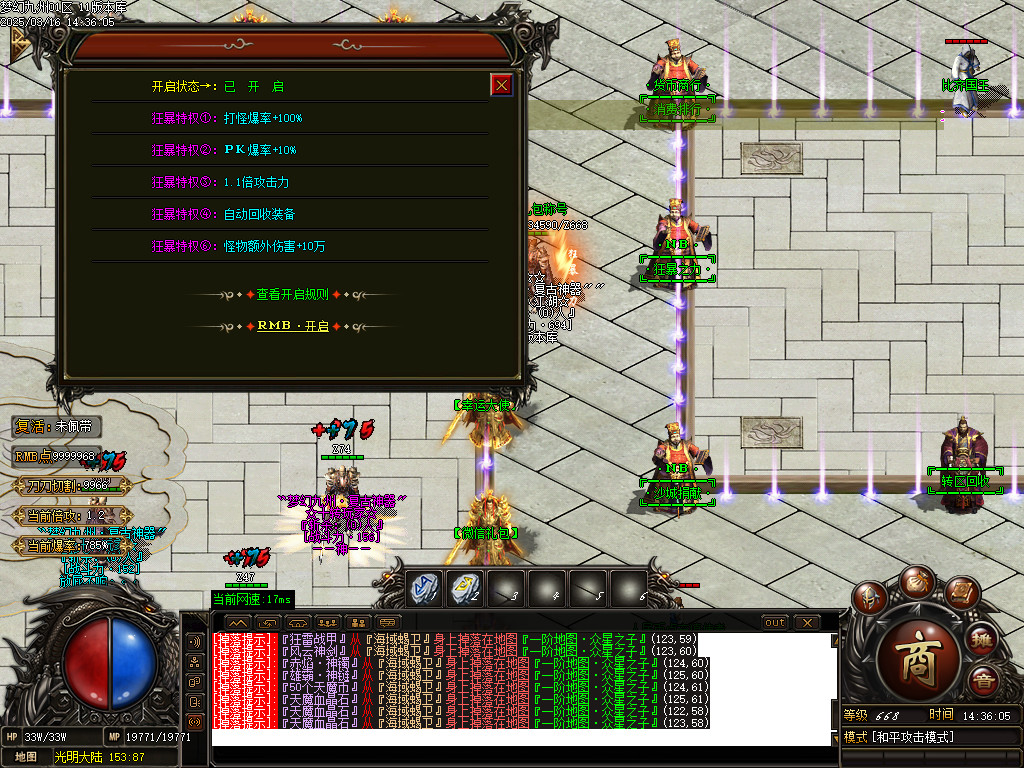Open the skill book icon
Viewport: 1024px width, 768px height.
[x=961, y=594]
